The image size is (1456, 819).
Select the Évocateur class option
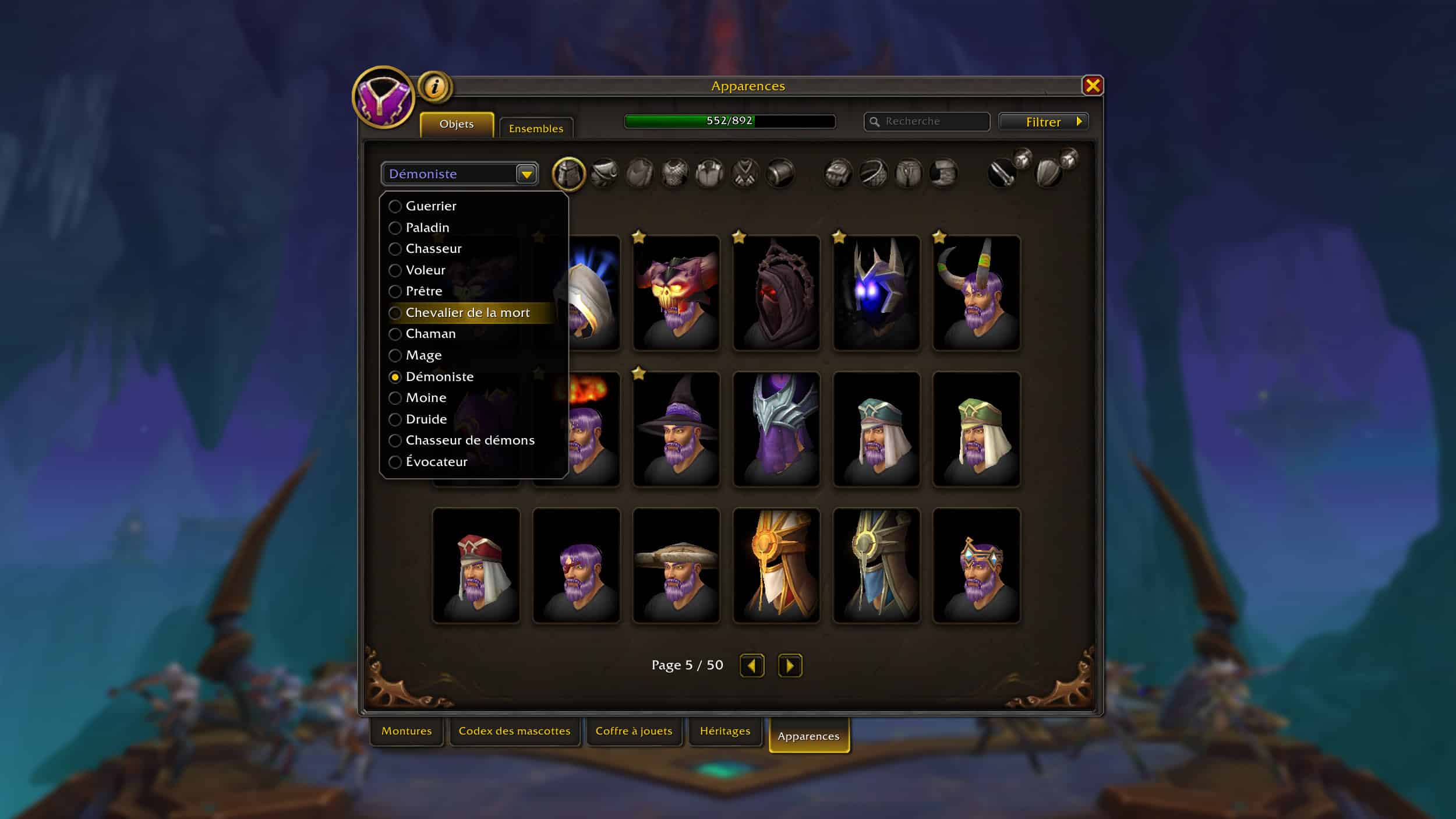pos(436,462)
